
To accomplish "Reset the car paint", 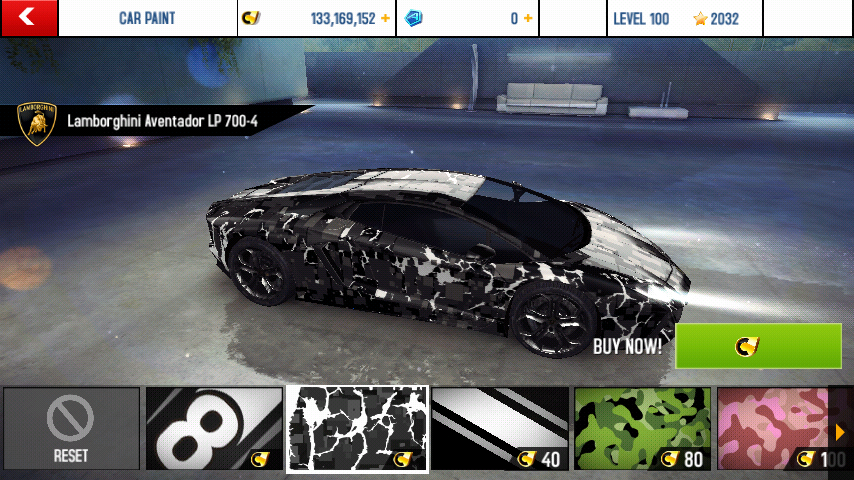I will pyautogui.click(x=71, y=429).
